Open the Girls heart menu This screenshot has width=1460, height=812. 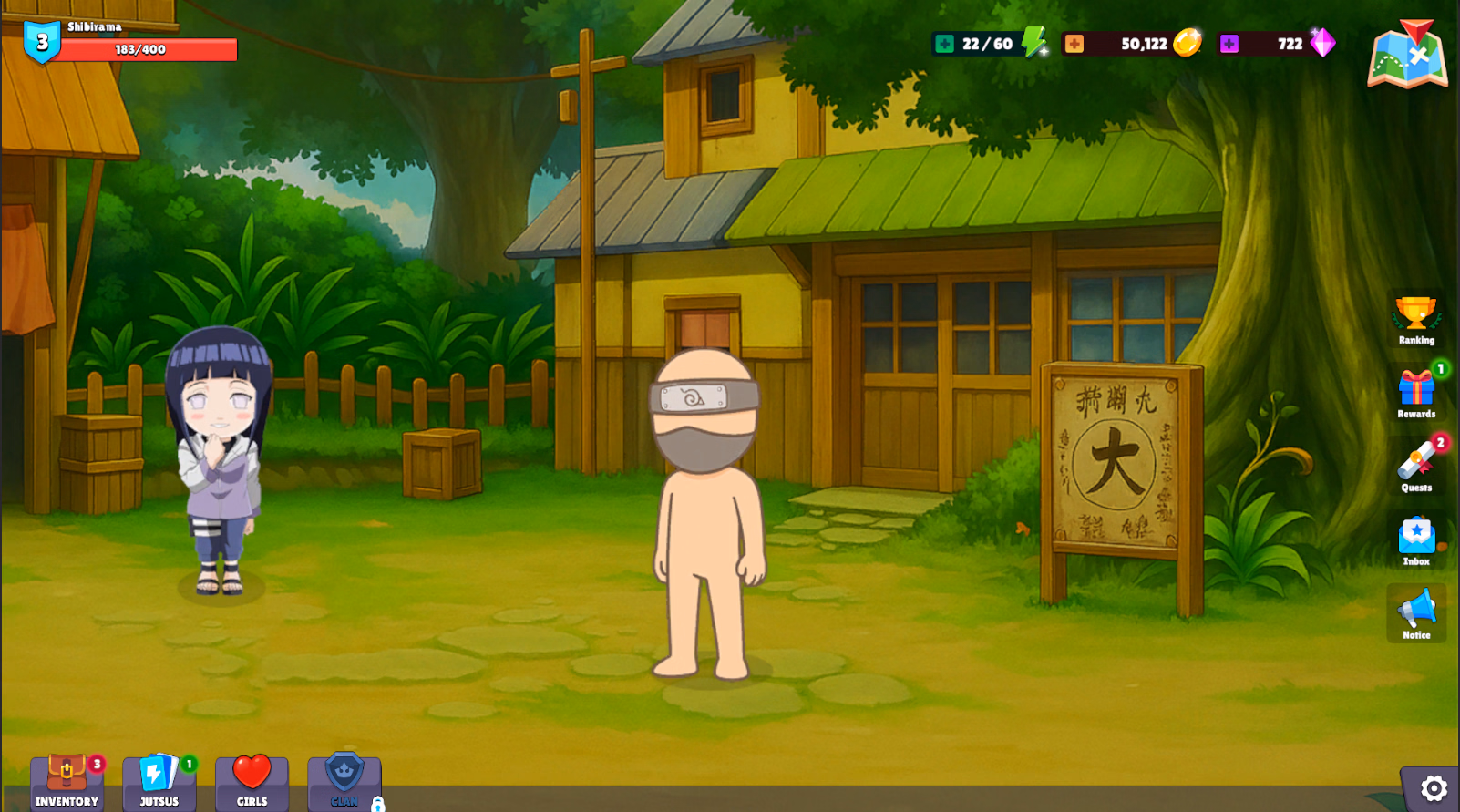pos(252,782)
